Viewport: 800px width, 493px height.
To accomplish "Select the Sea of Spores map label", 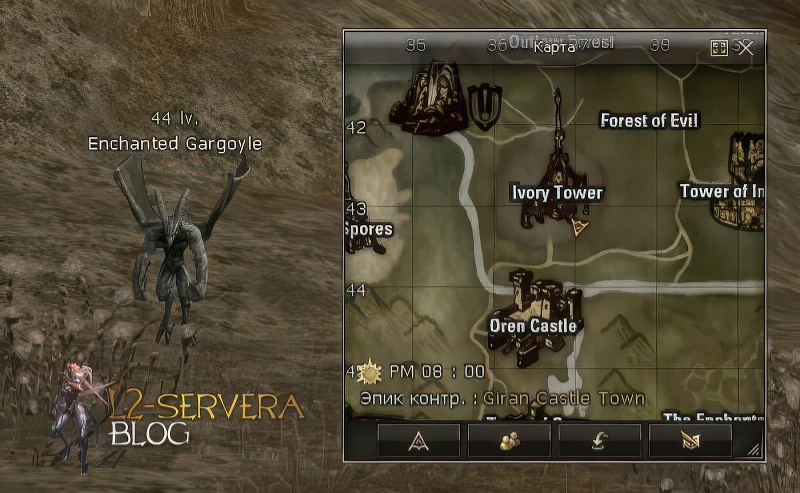I will [x=368, y=229].
